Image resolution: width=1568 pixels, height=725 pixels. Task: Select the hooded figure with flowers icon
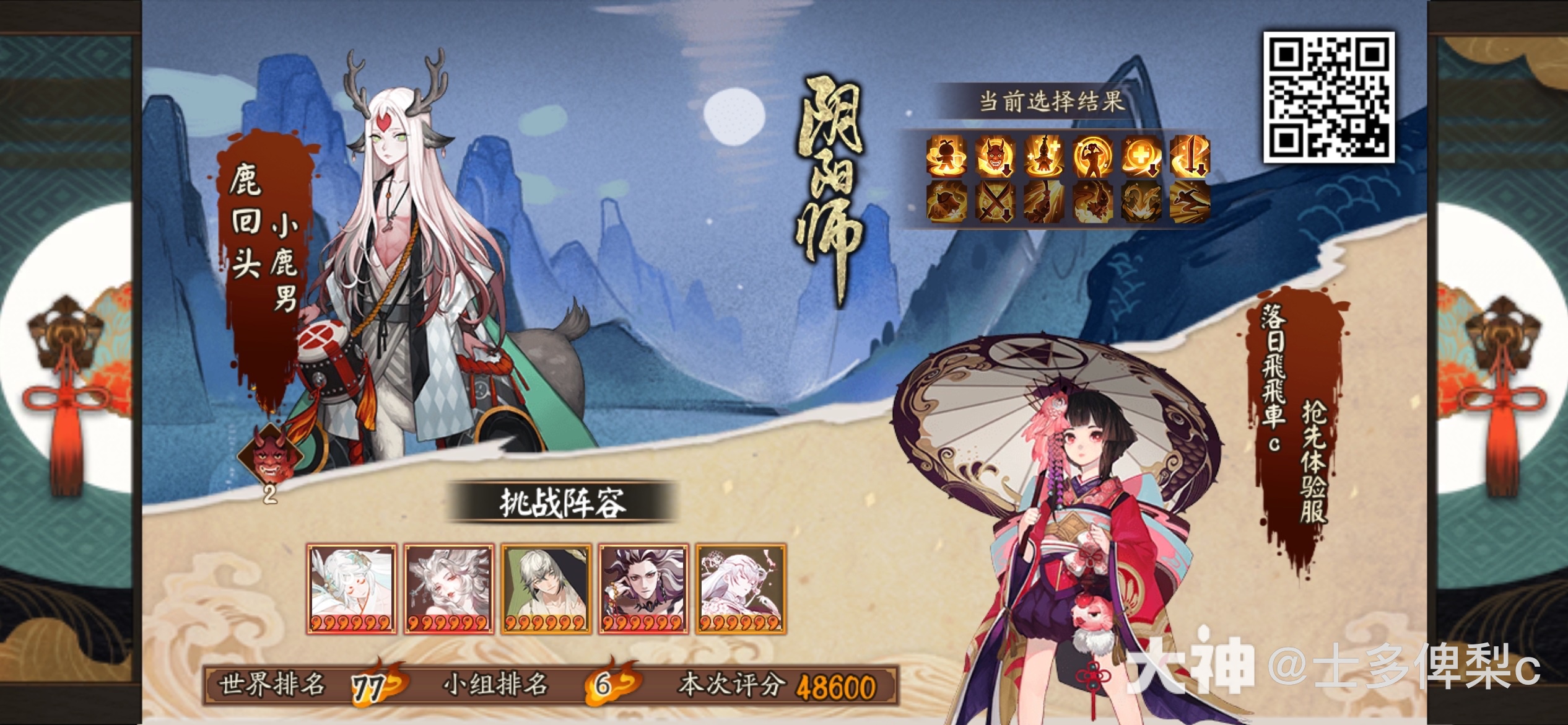946,203
